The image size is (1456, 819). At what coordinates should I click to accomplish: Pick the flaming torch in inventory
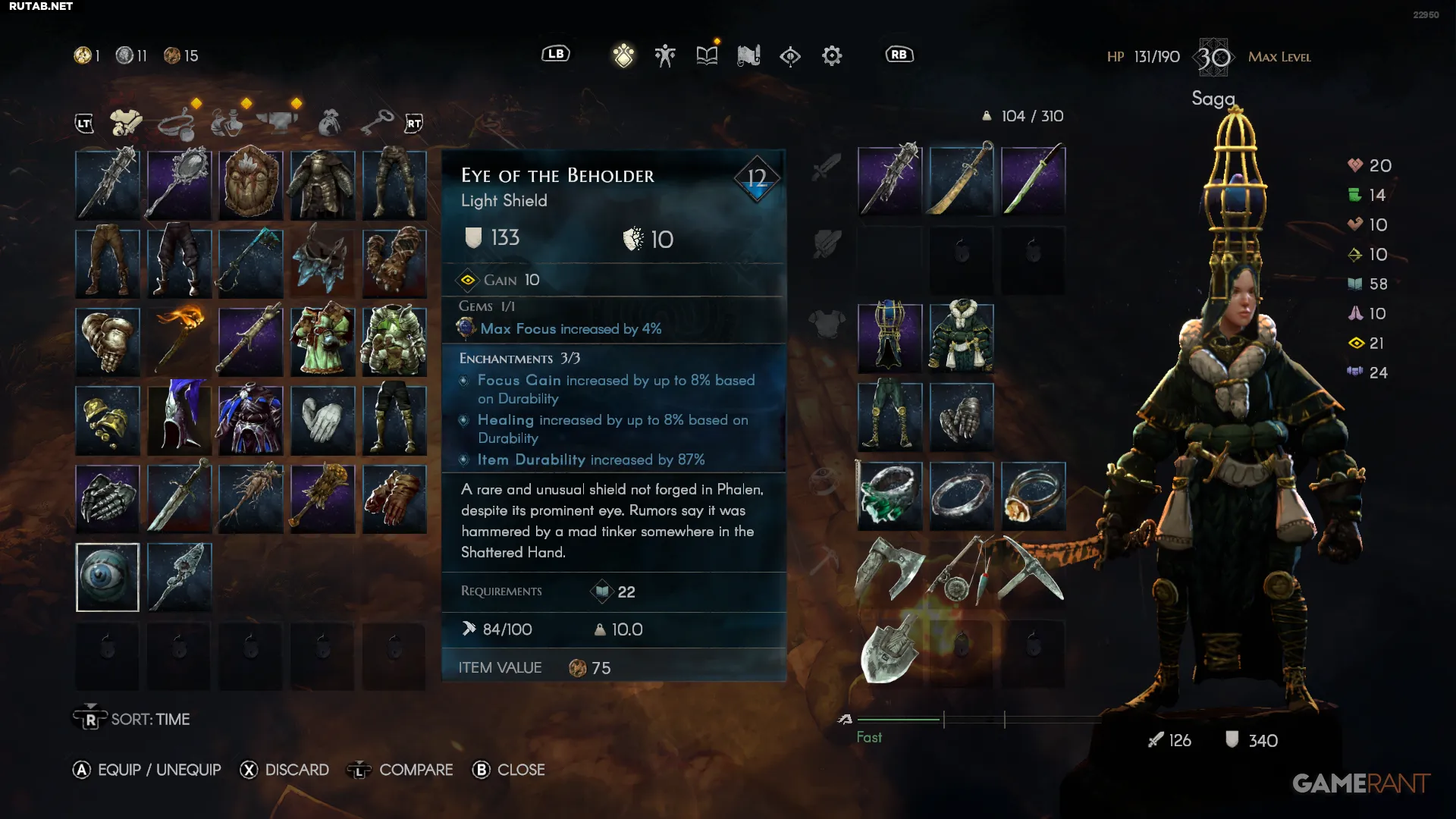coord(180,341)
